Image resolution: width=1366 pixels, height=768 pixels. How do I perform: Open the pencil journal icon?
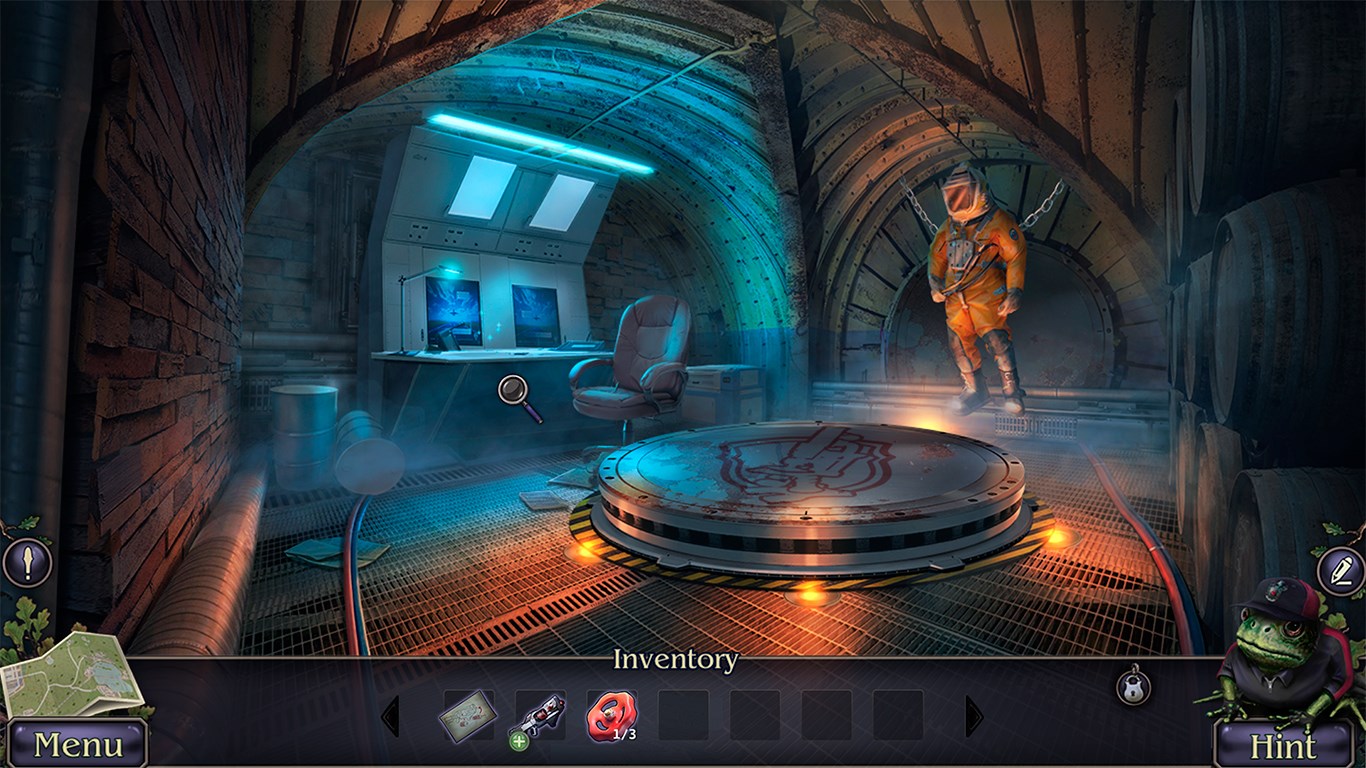(1340, 572)
